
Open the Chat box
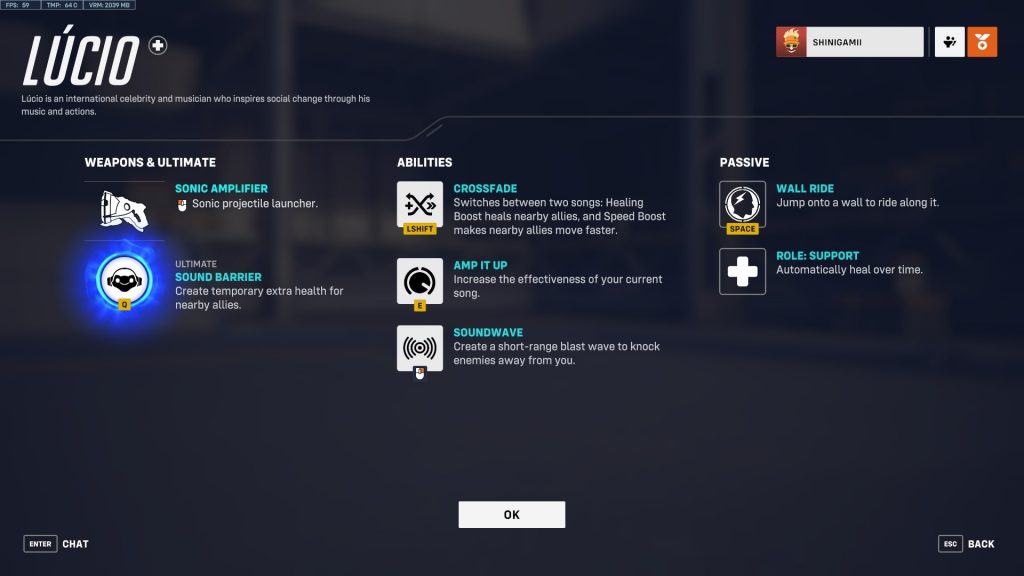[57, 544]
